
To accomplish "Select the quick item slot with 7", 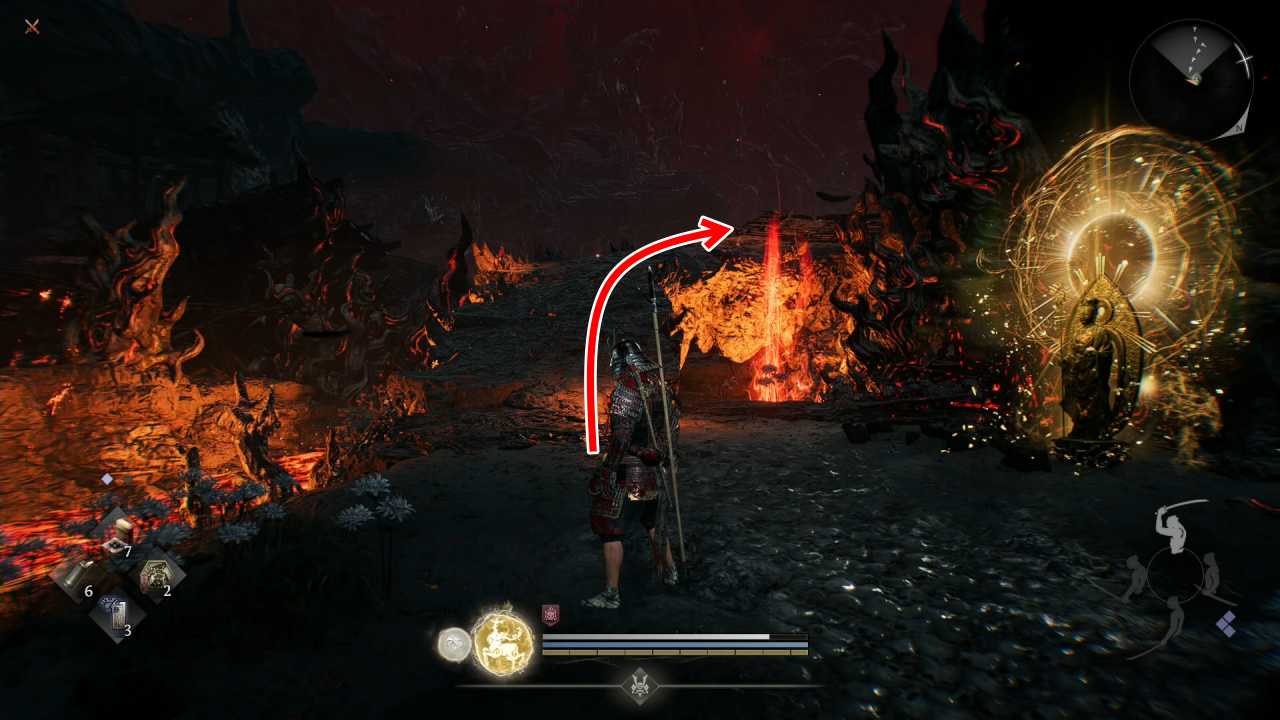I will tap(118, 537).
